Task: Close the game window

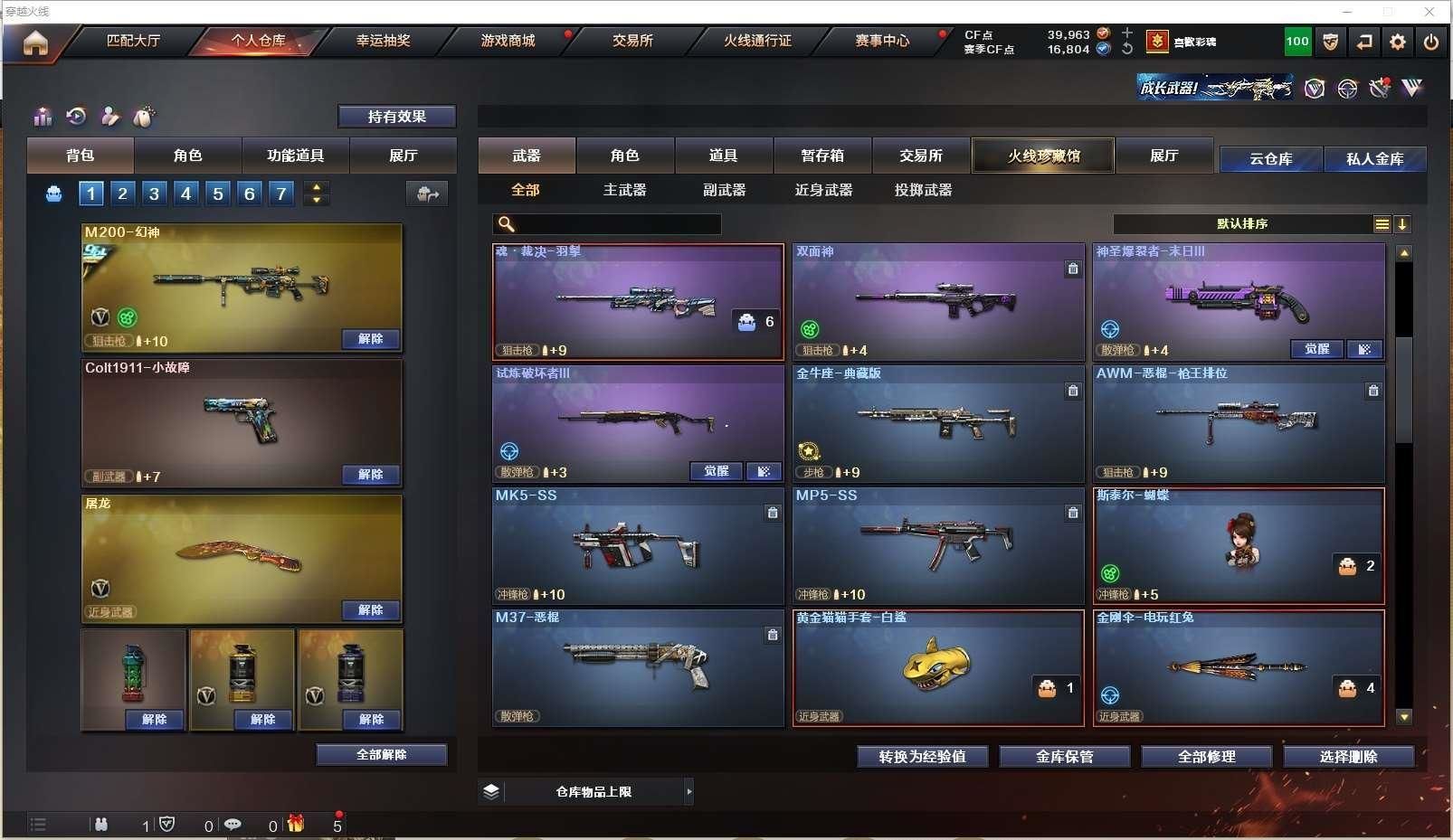Action: [x=1429, y=12]
